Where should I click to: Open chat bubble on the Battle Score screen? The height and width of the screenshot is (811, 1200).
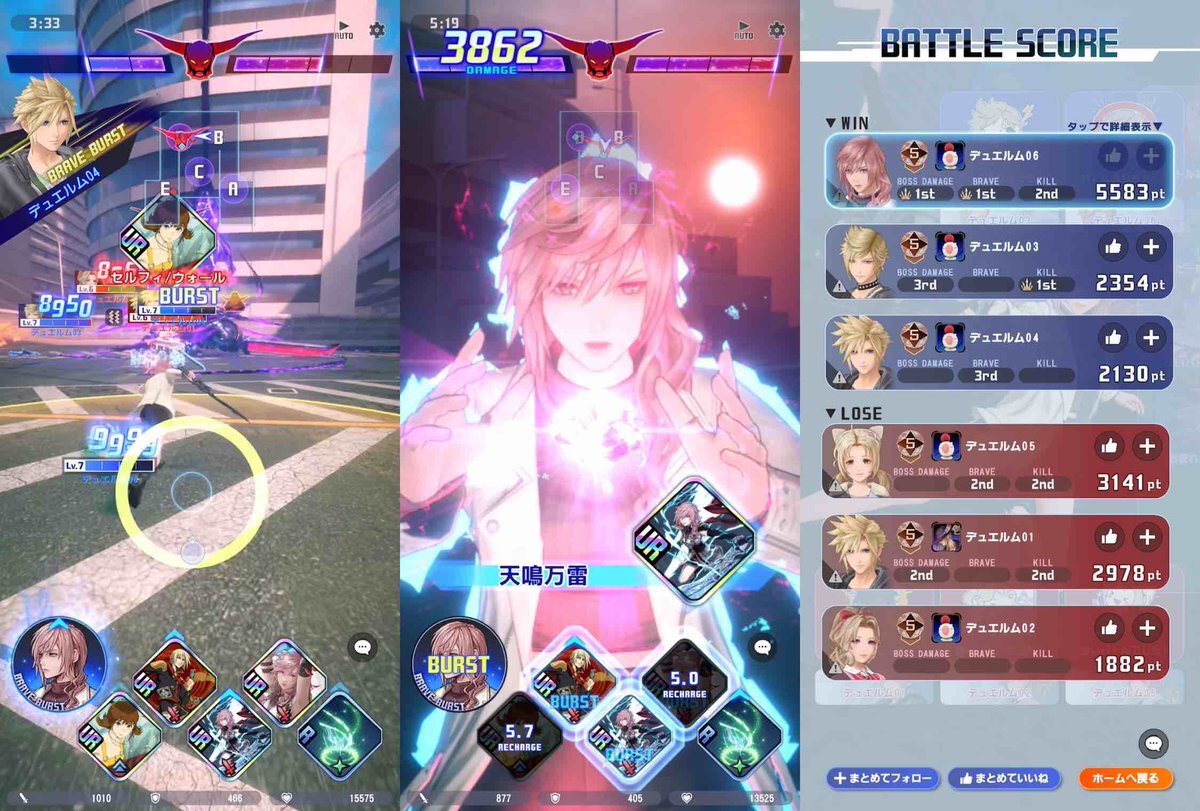click(1153, 743)
